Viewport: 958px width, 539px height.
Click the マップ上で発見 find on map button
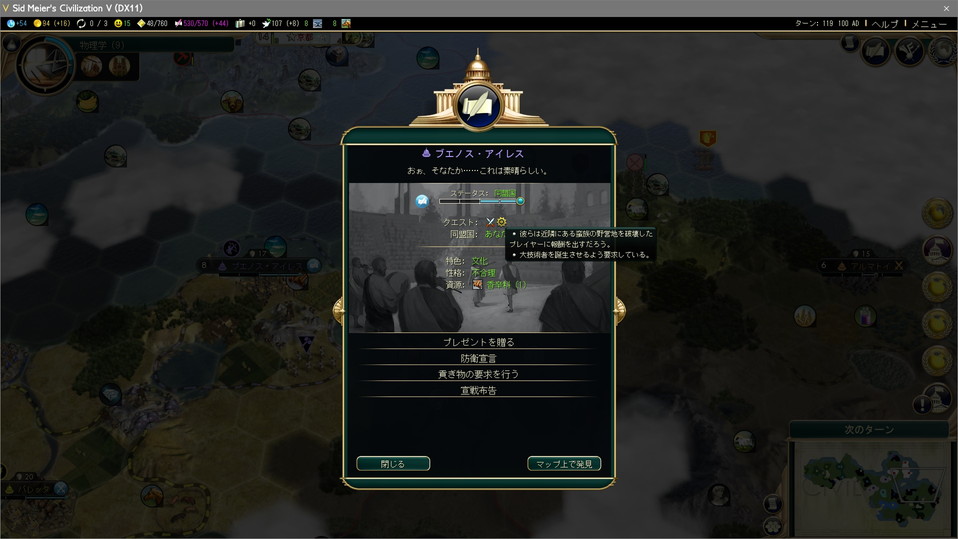point(564,464)
